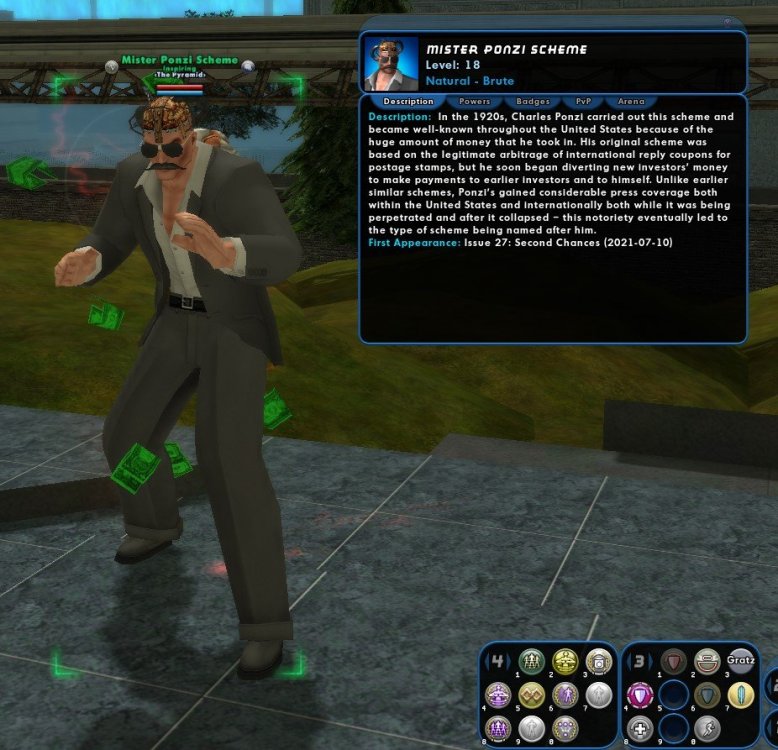Use the green three-figures team power
Viewport: 778px width, 750px height.
point(532,662)
